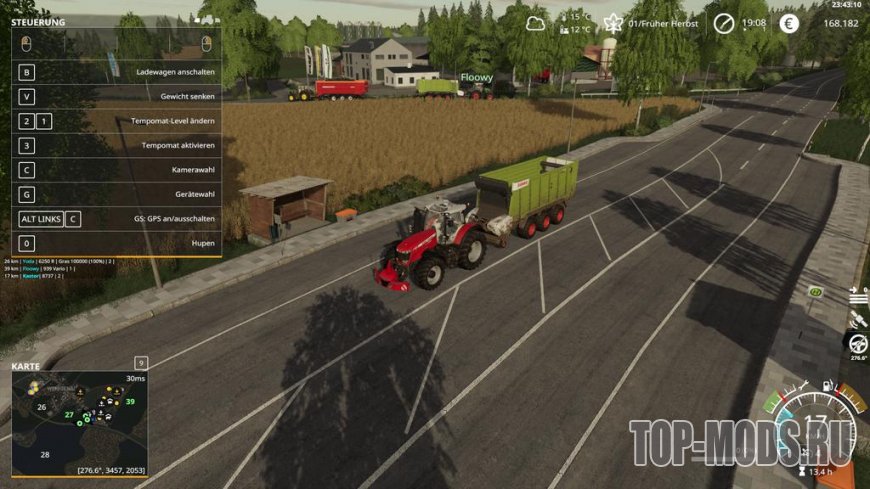
Task: Select the Gerätewahl control row
Action: [x=116, y=194]
